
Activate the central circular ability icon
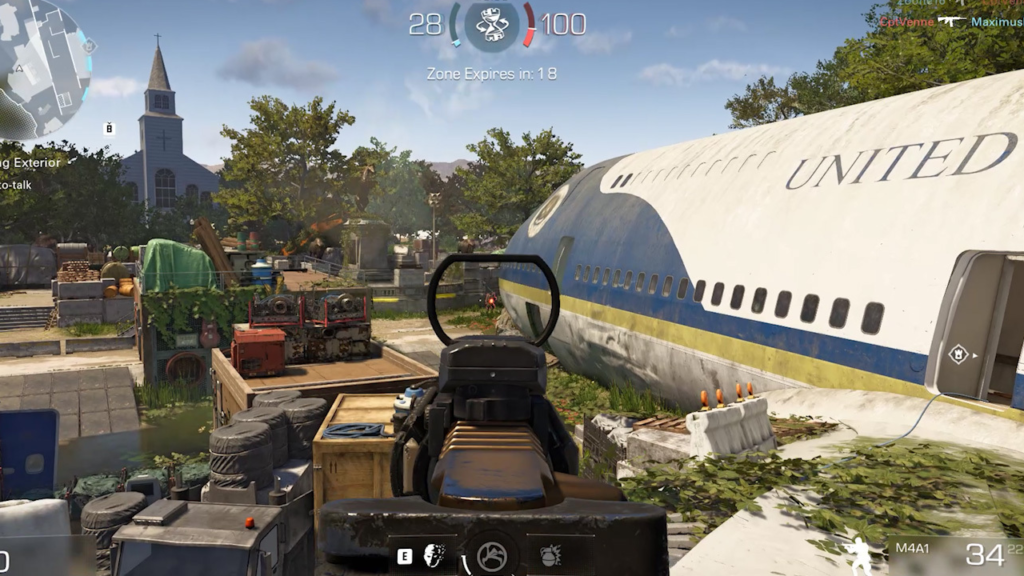point(492,555)
